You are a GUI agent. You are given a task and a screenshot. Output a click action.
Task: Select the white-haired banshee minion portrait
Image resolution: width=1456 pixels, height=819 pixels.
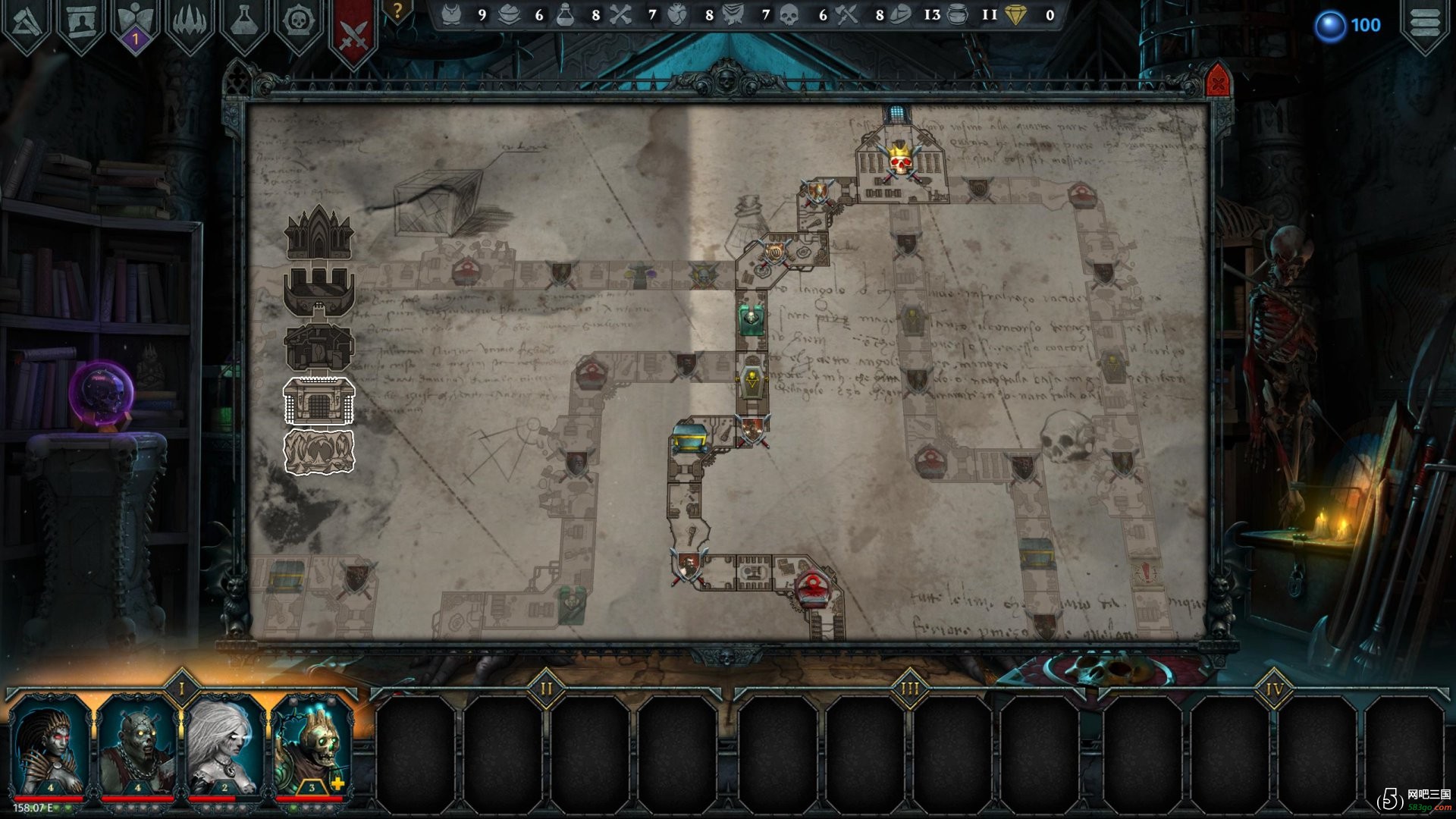(224, 747)
